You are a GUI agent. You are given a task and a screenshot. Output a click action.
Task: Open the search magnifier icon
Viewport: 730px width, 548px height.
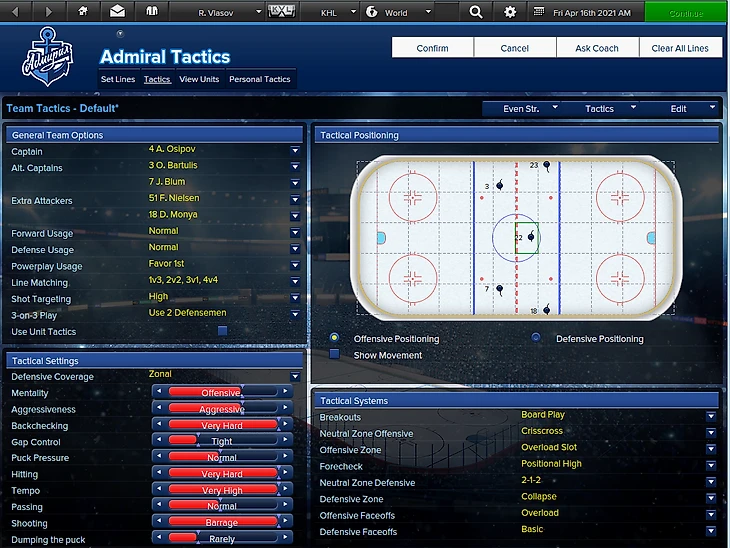(475, 12)
